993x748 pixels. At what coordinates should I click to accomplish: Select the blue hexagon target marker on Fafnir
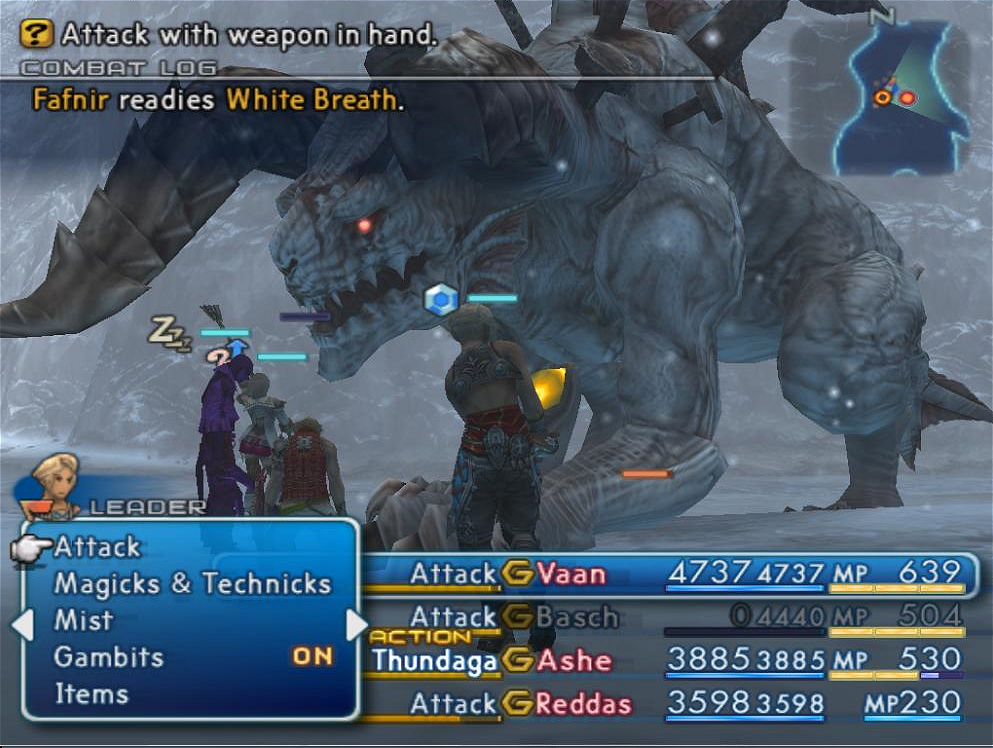(x=440, y=298)
